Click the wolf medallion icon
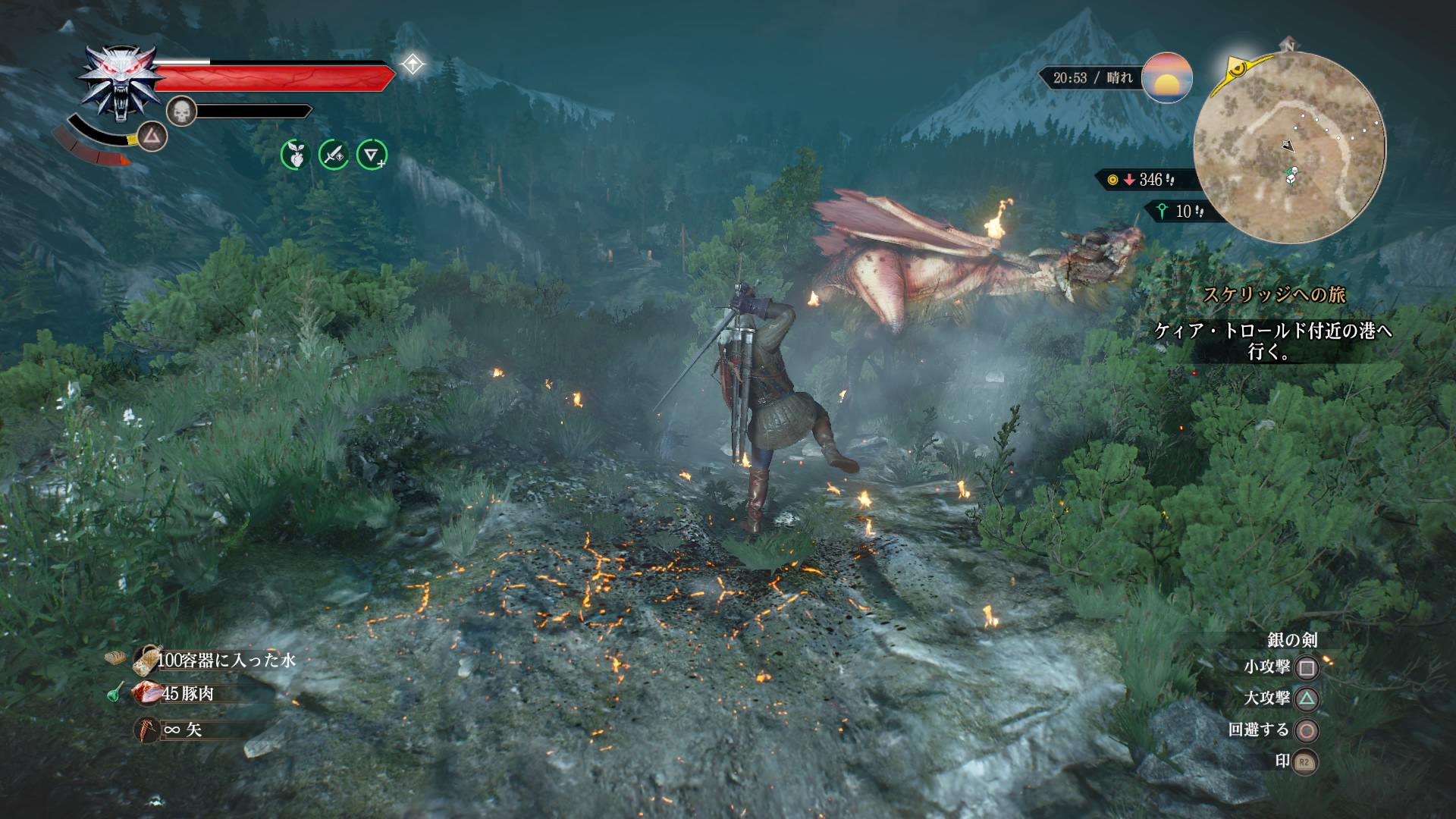This screenshot has height=819, width=1456. click(120, 82)
